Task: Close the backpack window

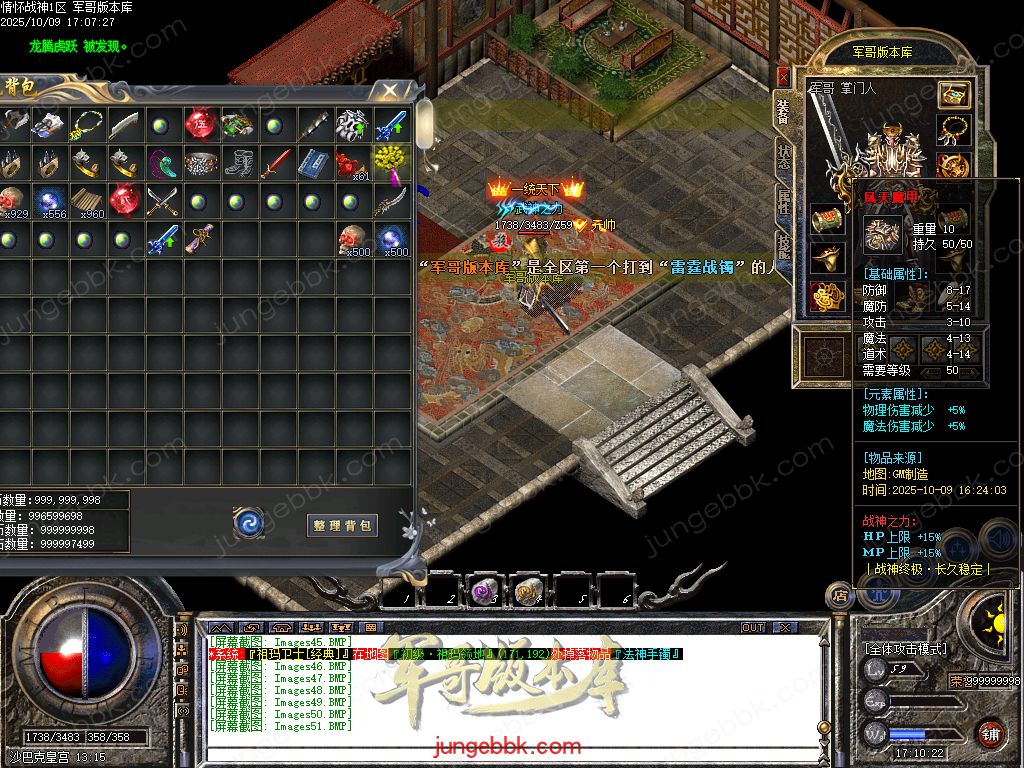Action: (385, 91)
